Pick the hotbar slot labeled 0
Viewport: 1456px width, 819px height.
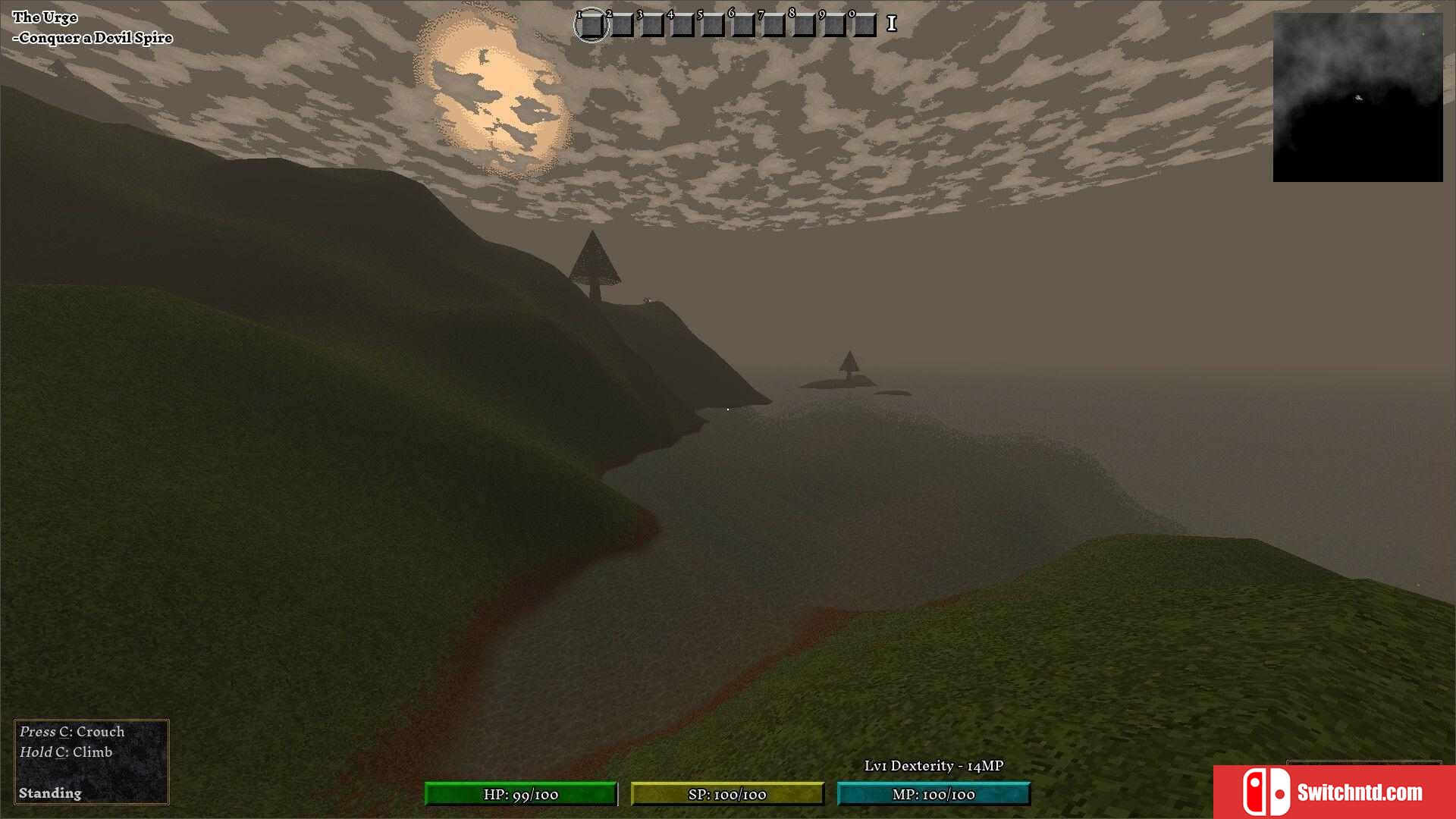click(x=864, y=25)
